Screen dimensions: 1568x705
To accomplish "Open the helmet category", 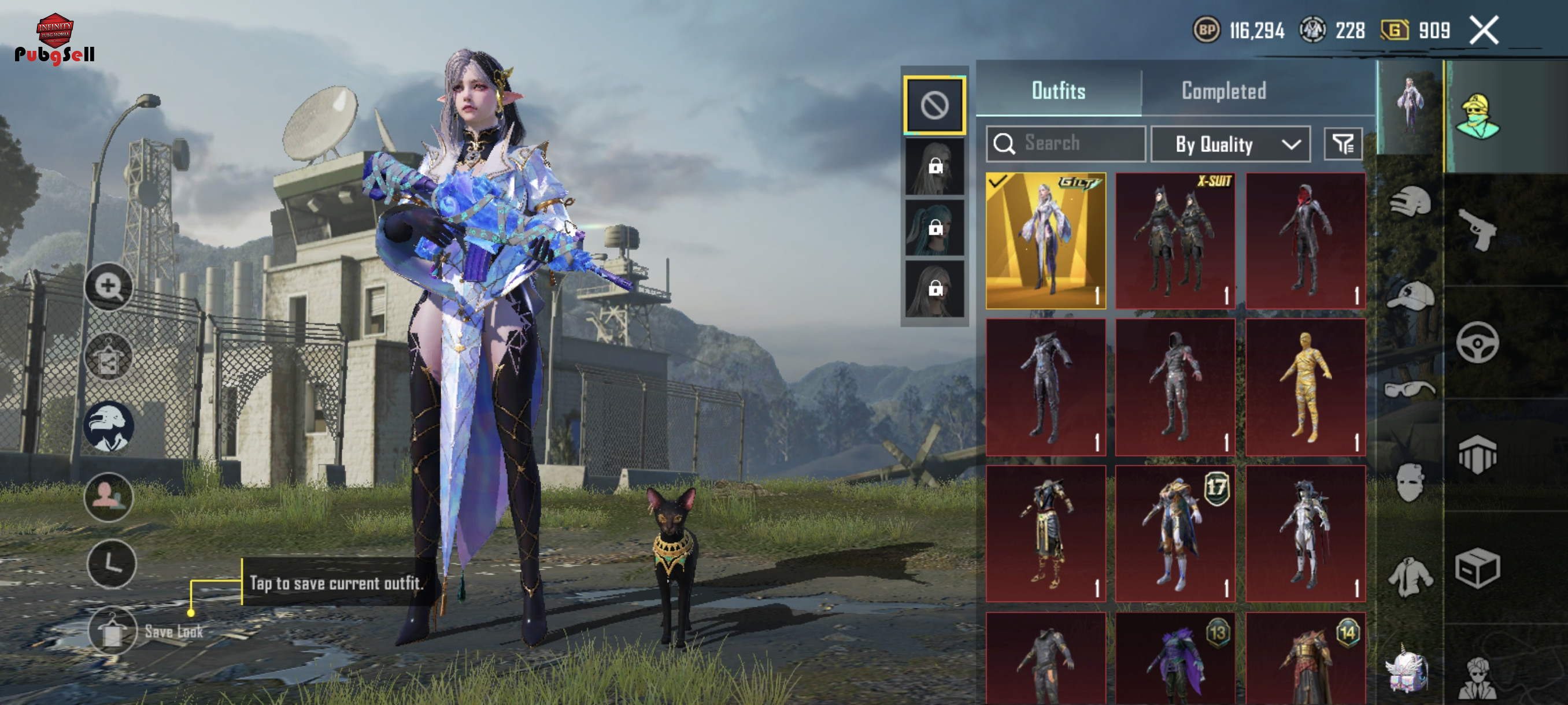I will (1410, 202).
